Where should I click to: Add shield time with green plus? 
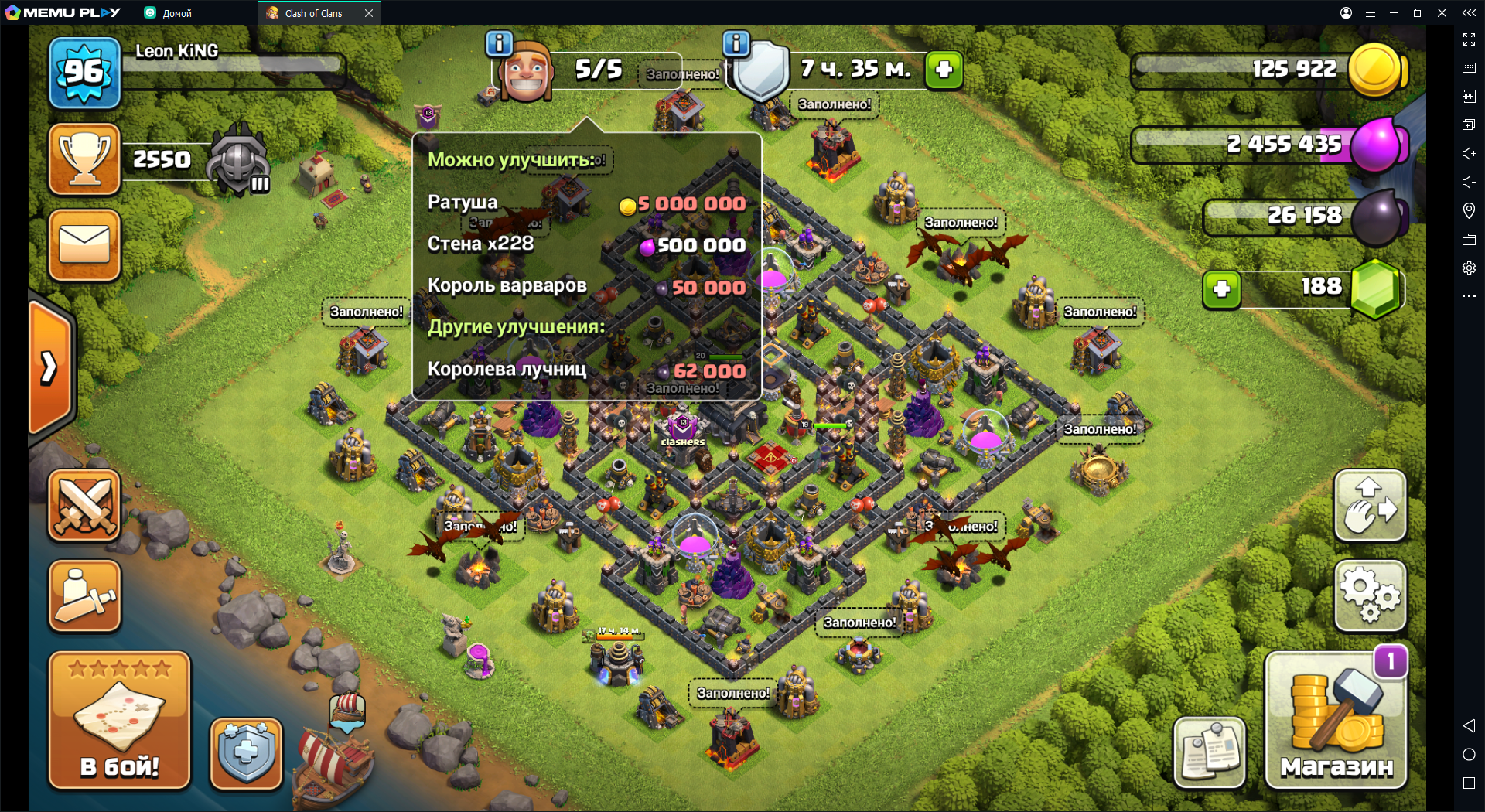(x=944, y=70)
